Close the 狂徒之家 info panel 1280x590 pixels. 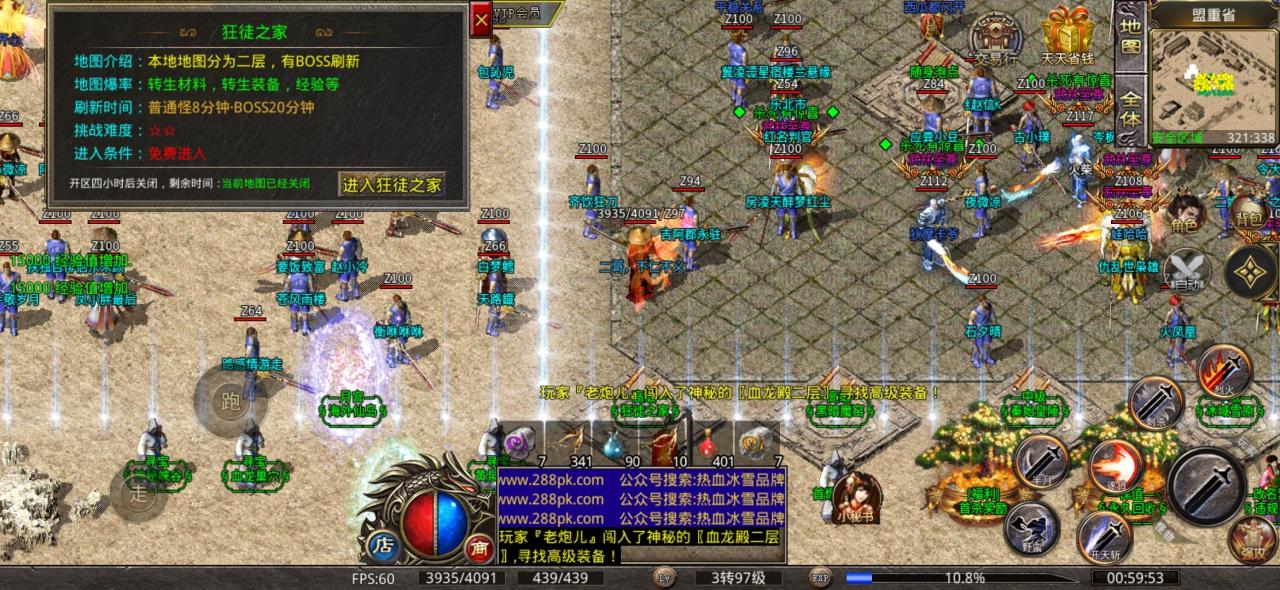482,19
